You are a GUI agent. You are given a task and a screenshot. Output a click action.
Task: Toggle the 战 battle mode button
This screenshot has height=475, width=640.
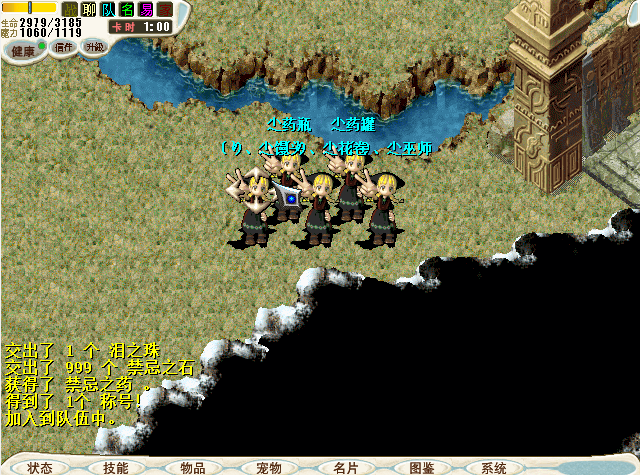(69, 9)
